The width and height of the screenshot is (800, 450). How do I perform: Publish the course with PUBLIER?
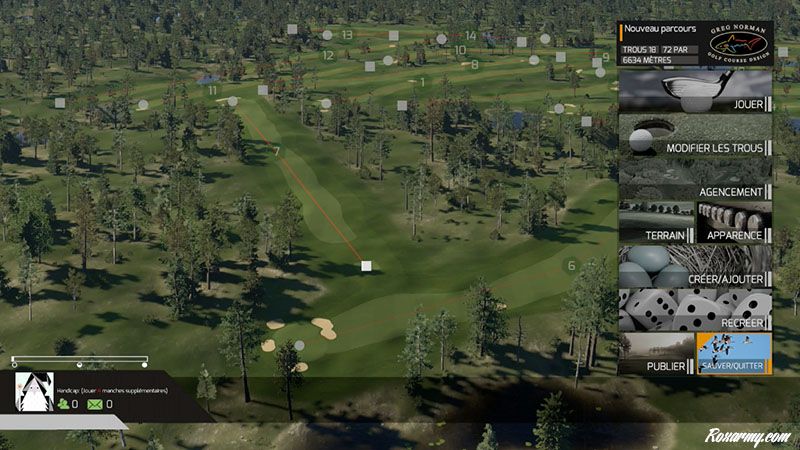click(x=656, y=354)
